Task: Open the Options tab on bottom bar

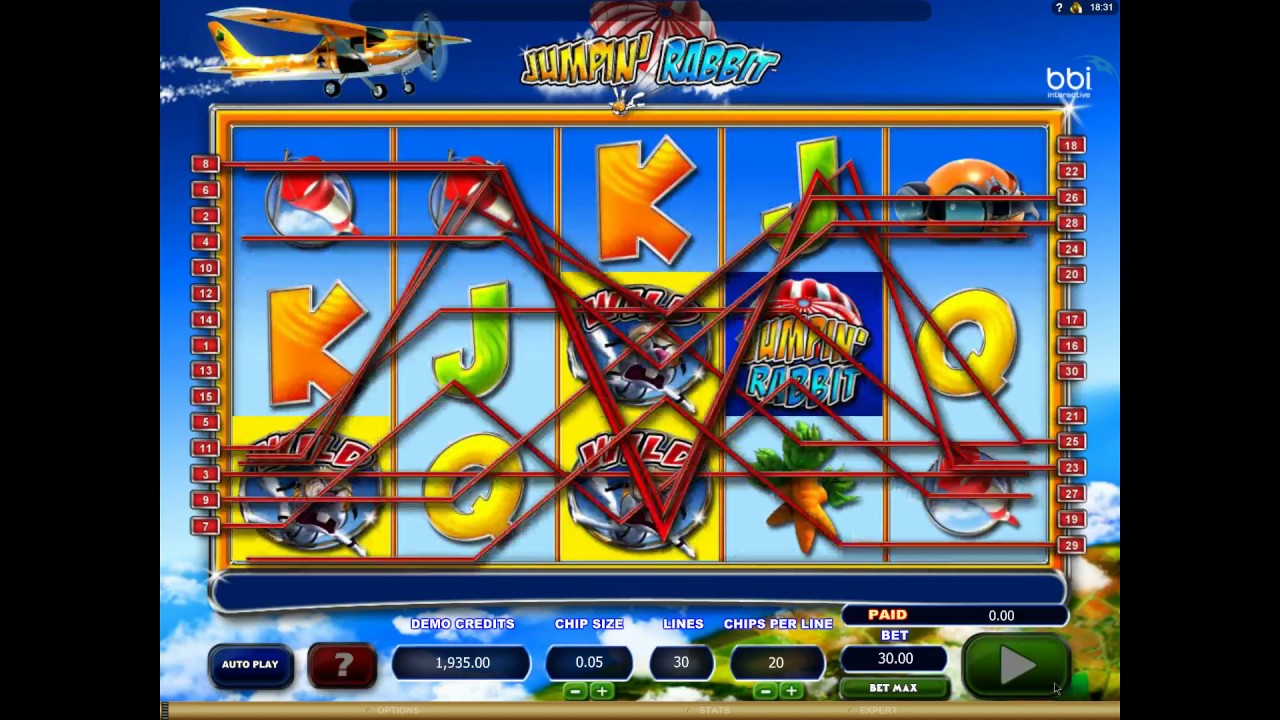Action: tap(397, 710)
